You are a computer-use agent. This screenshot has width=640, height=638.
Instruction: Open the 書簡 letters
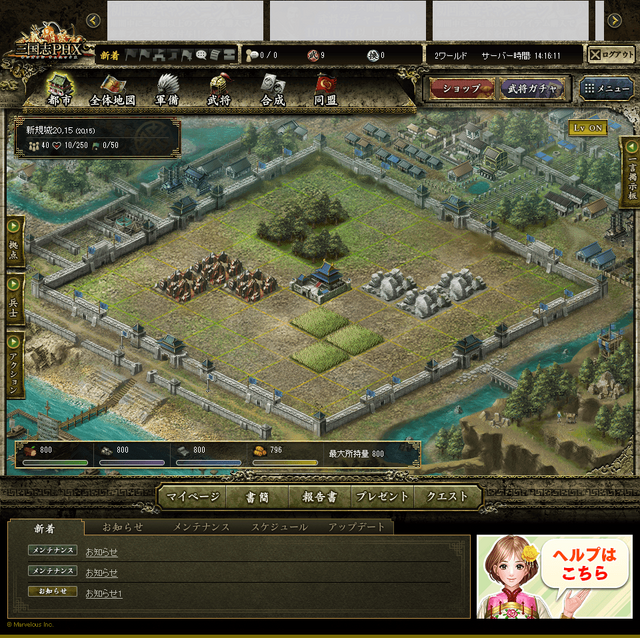[x=259, y=497]
